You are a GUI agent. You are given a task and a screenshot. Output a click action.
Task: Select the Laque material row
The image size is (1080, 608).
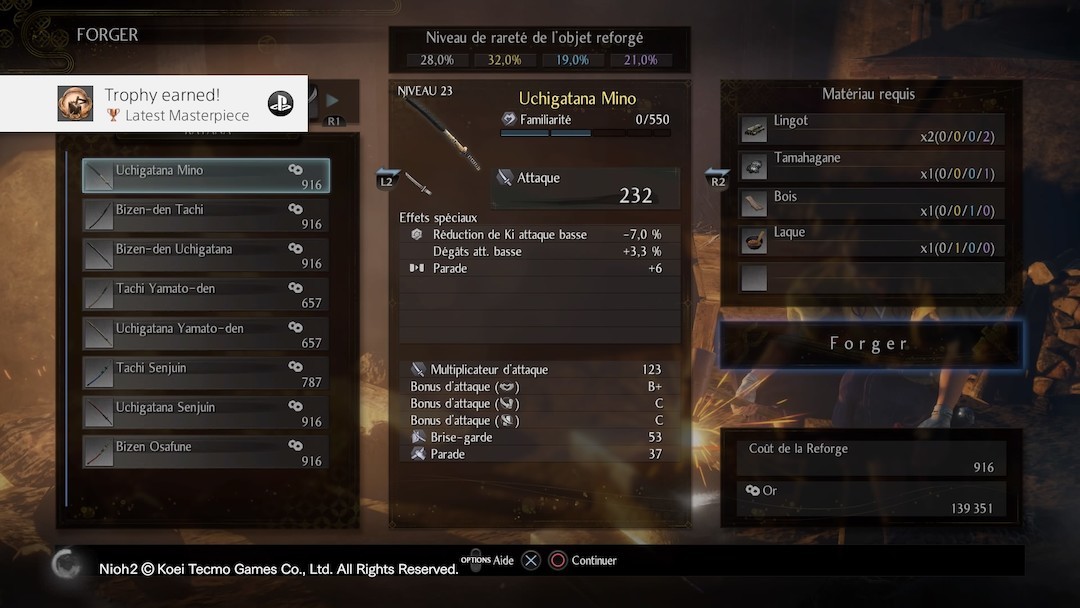pyautogui.click(x=870, y=240)
